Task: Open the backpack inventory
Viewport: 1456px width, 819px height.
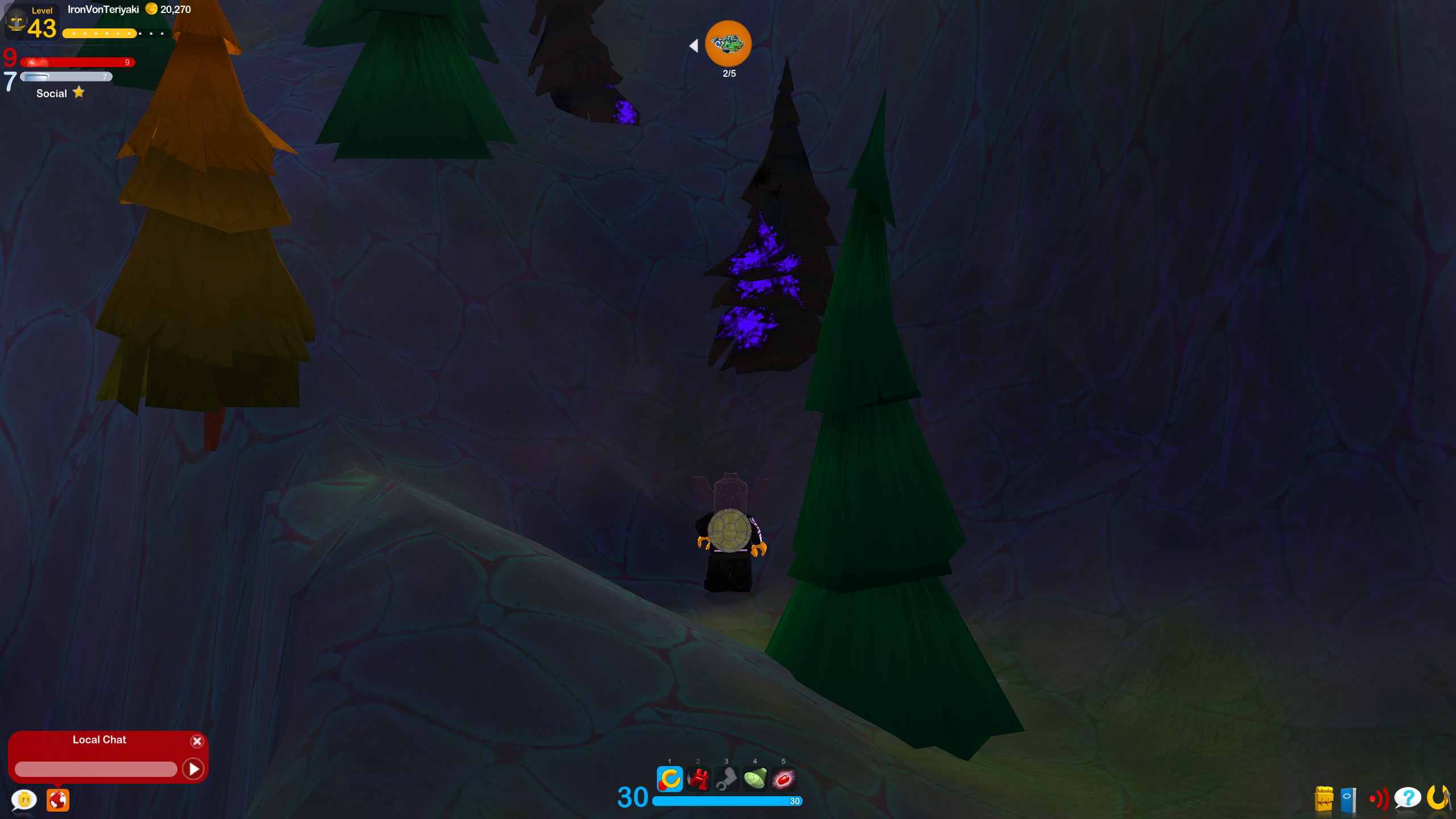Action: pyautogui.click(x=1323, y=799)
